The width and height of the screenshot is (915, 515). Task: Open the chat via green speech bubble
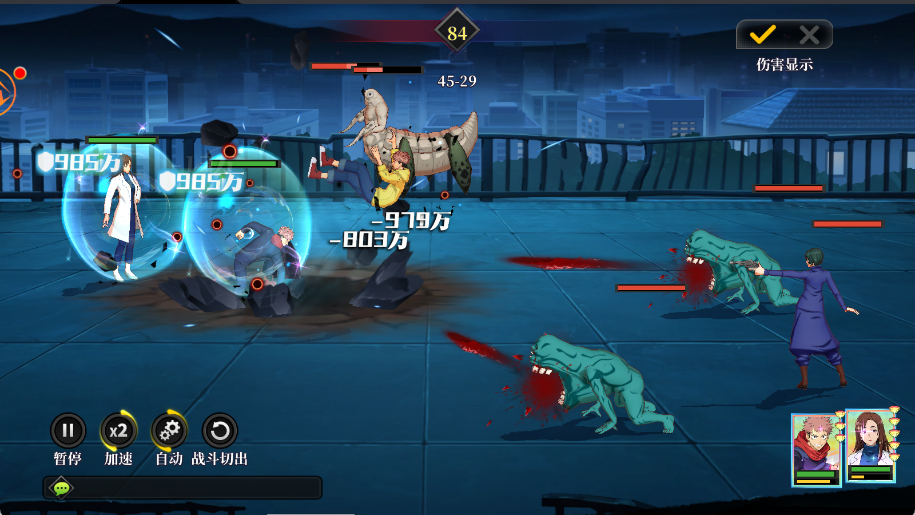tap(62, 488)
